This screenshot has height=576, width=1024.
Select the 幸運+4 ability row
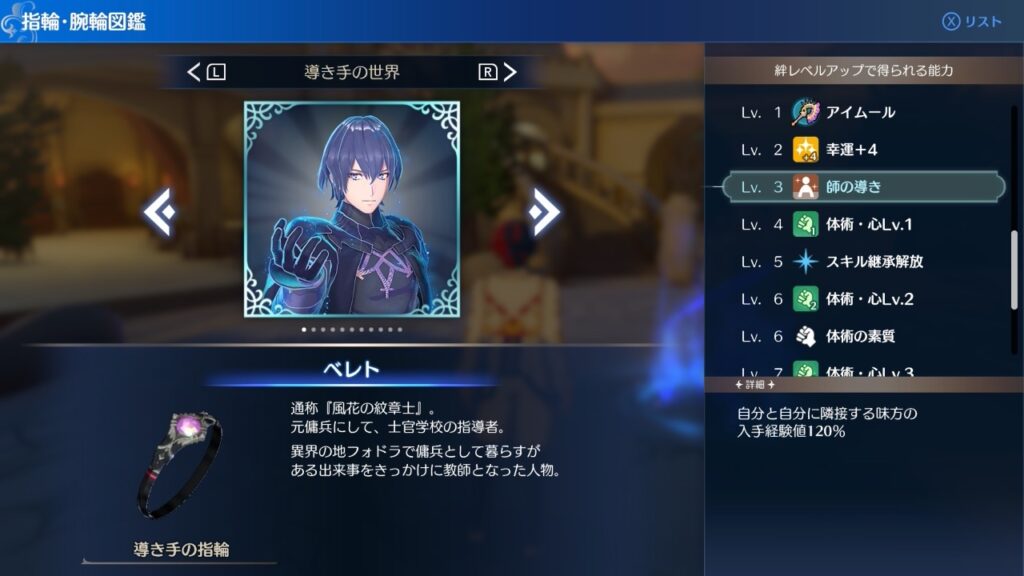860,150
